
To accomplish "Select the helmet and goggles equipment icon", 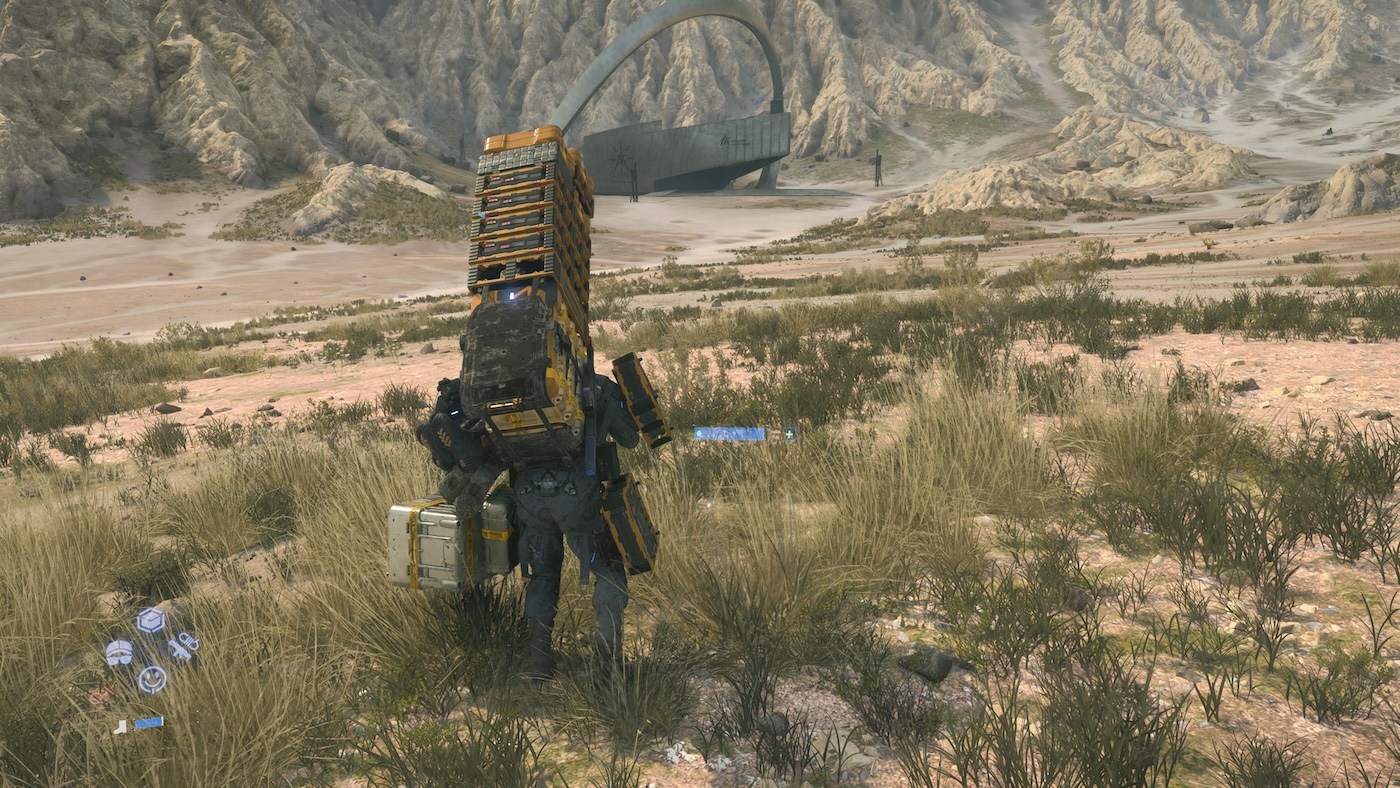I will (119, 652).
